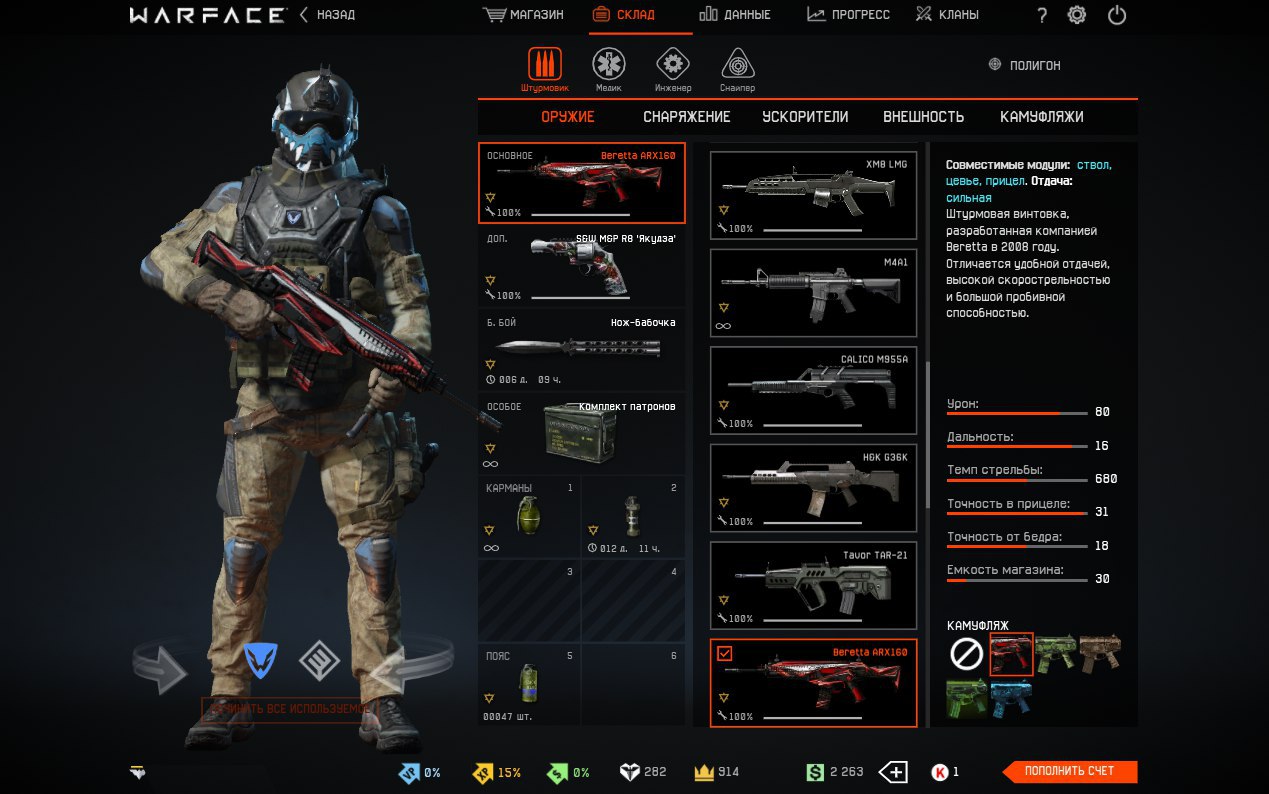This screenshot has height=794, width=1269.
Task: Select the Инженер class
Action: click(x=673, y=69)
